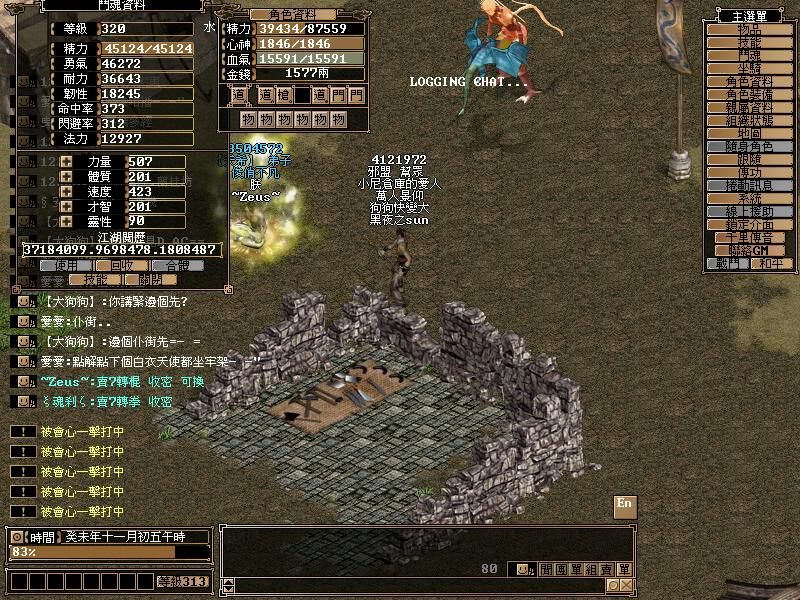
Task: Select 坐騎 mount in main menu
Action: click(749, 69)
